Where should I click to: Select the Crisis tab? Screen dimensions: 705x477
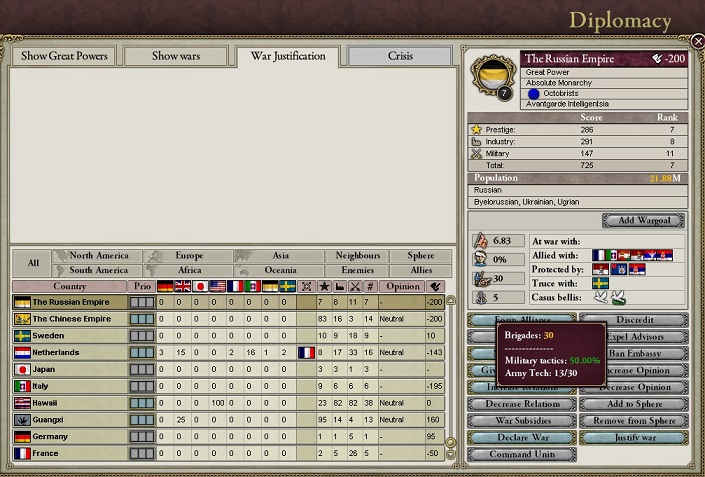tap(400, 56)
